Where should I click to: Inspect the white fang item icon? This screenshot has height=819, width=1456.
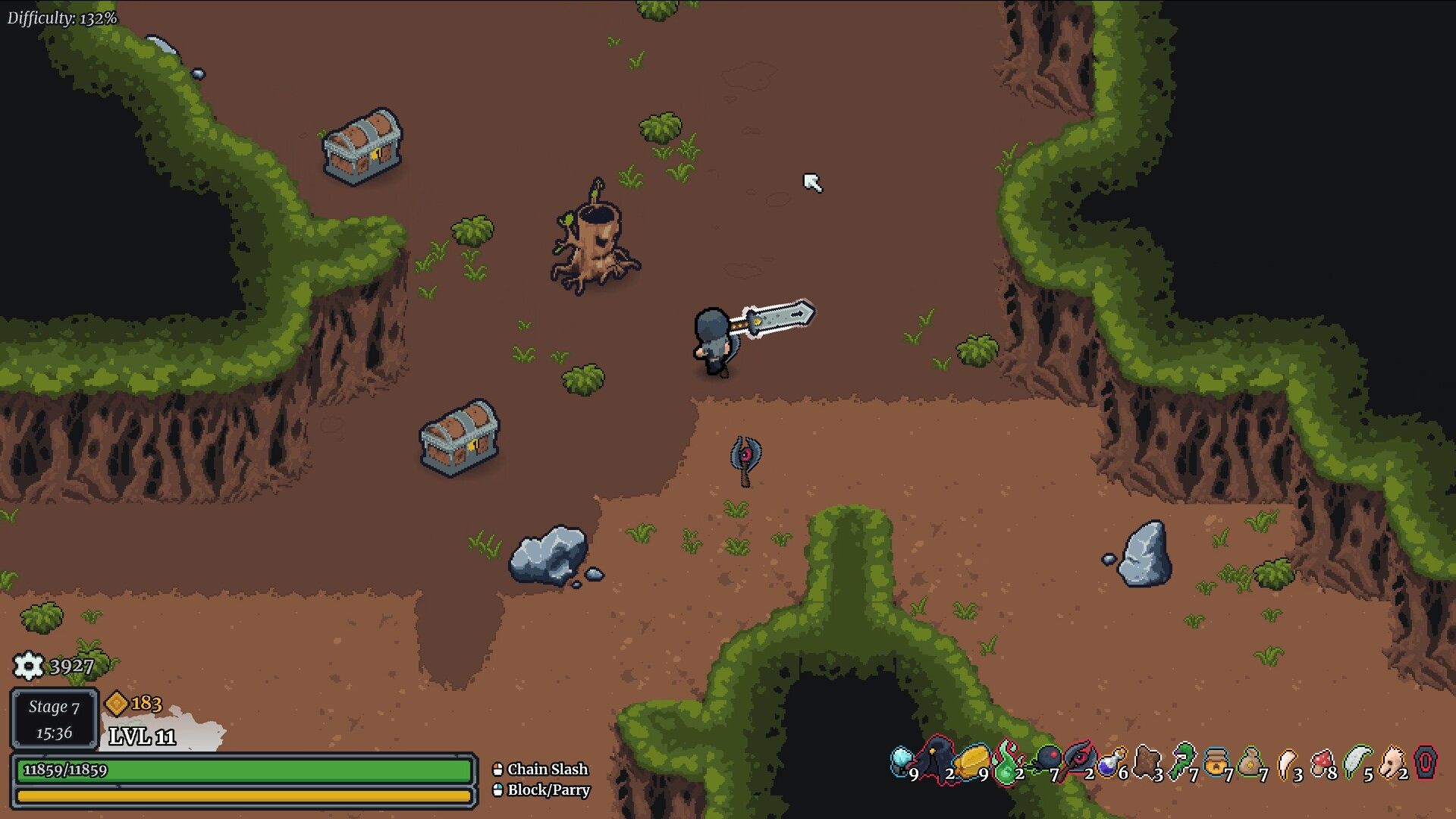(1287, 761)
